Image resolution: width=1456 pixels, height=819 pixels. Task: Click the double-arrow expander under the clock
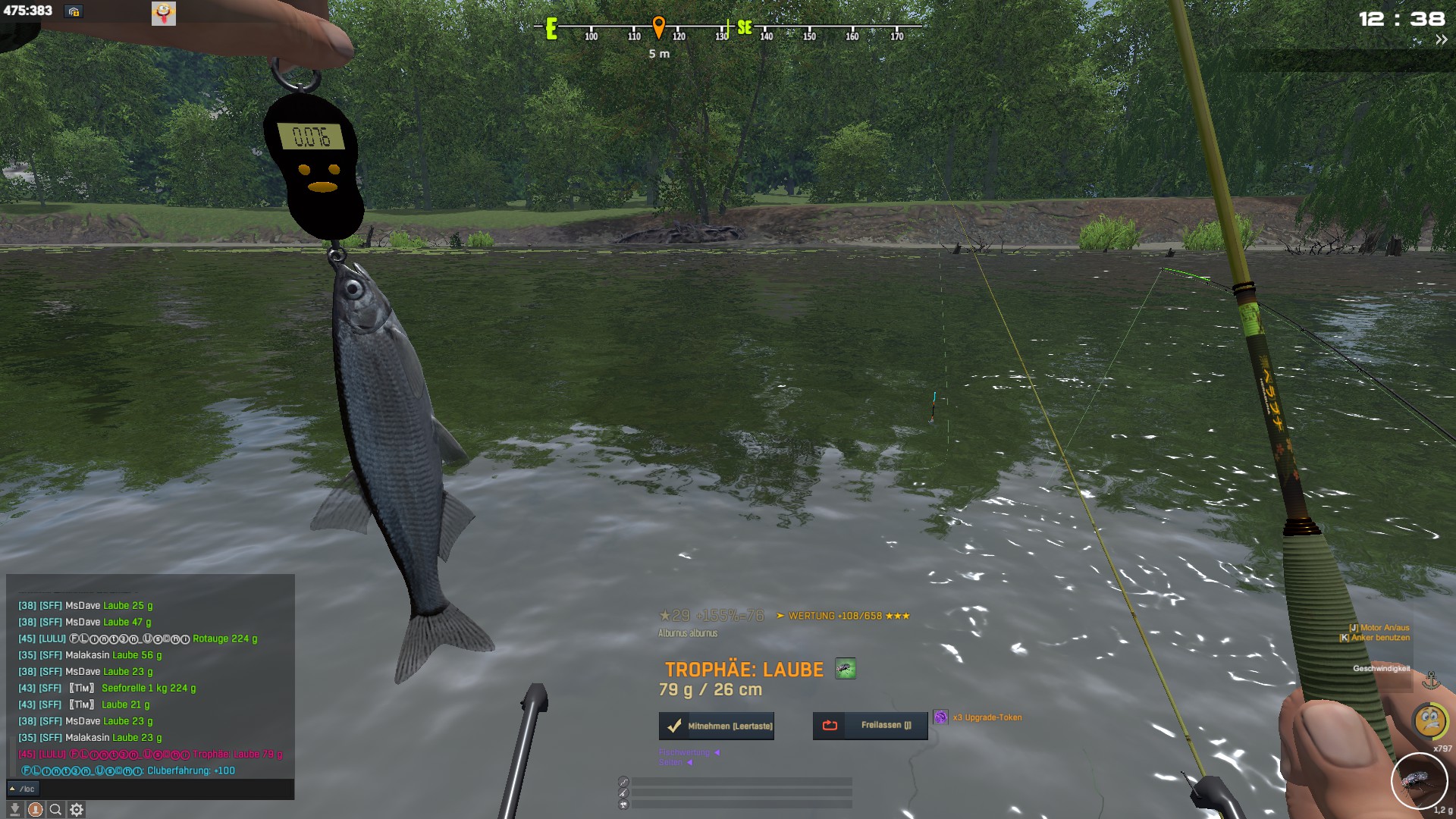point(1441,40)
